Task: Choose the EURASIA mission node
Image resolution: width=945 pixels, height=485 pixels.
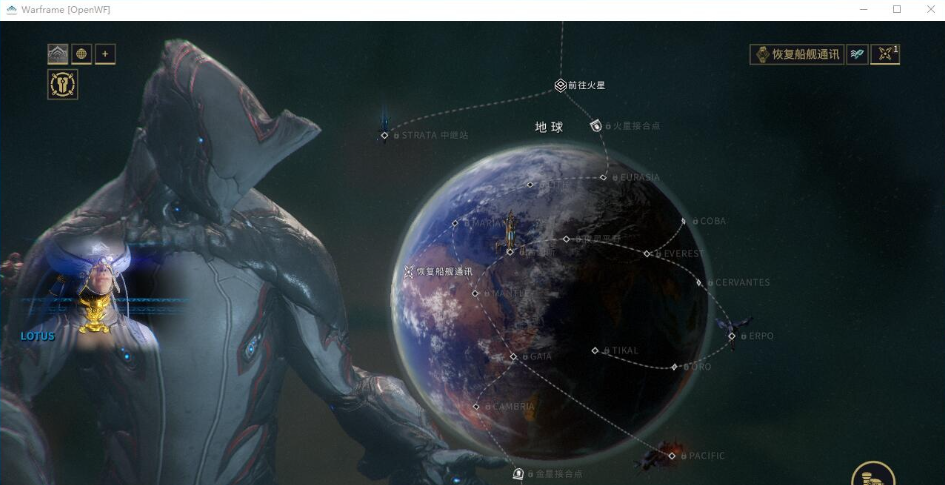Action: (604, 178)
